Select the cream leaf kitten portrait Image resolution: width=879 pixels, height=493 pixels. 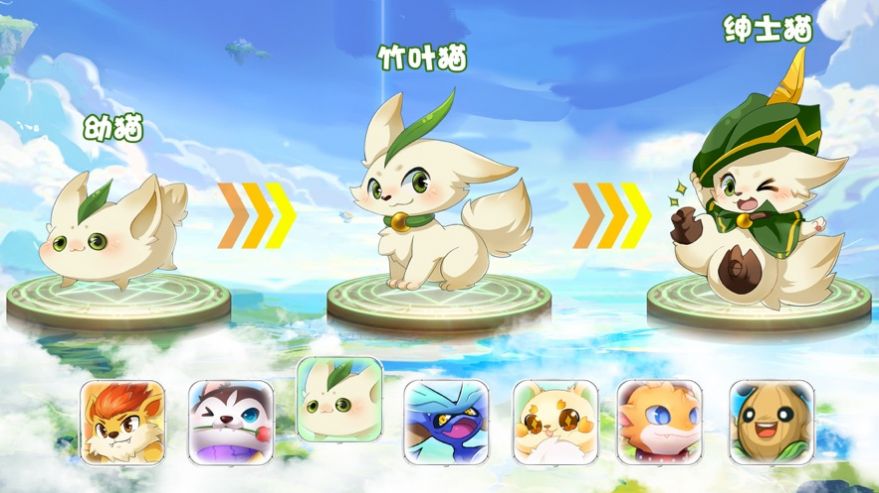(x=339, y=400)
